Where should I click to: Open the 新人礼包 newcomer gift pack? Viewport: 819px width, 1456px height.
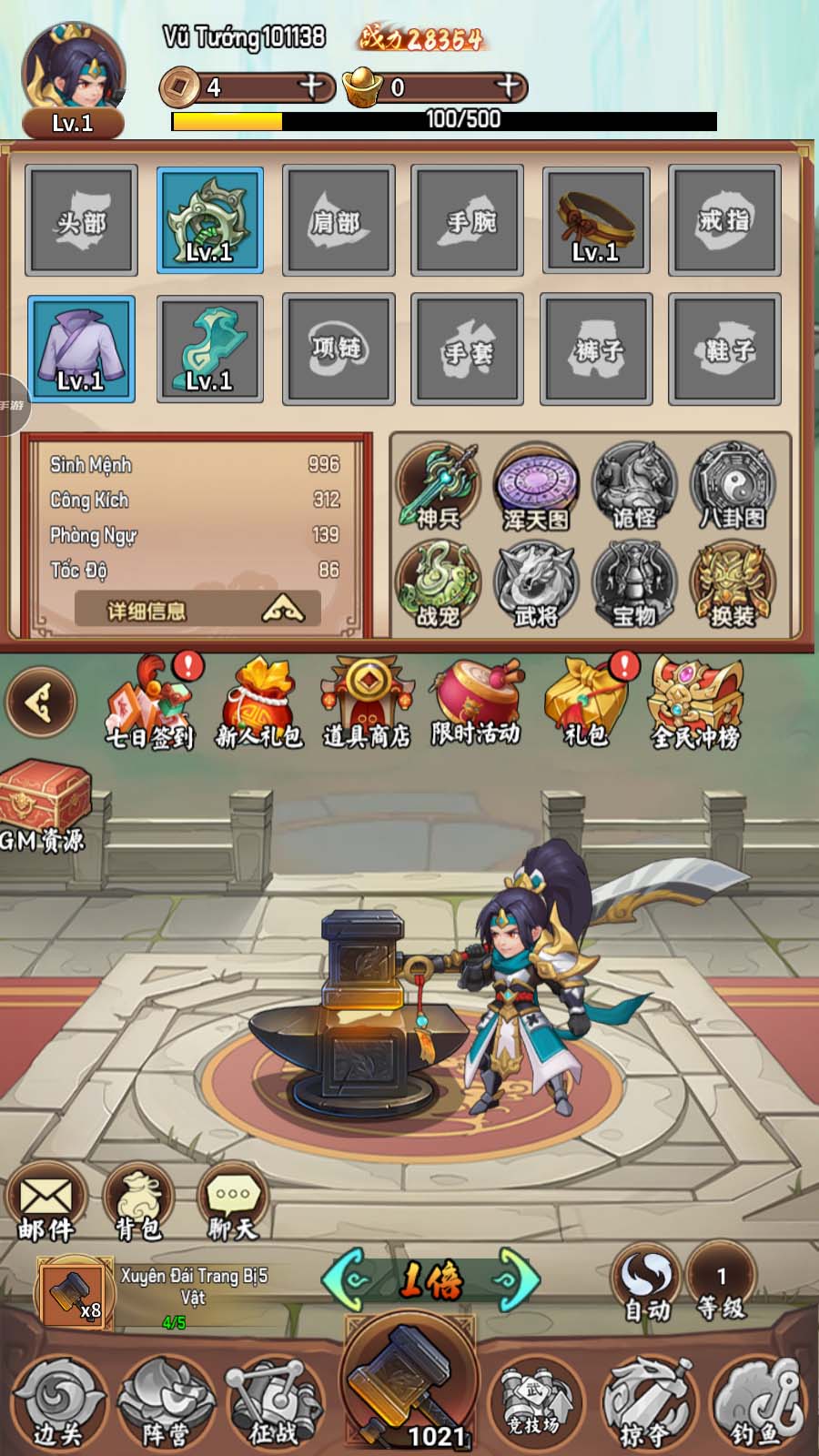click(x=258, y=705)
